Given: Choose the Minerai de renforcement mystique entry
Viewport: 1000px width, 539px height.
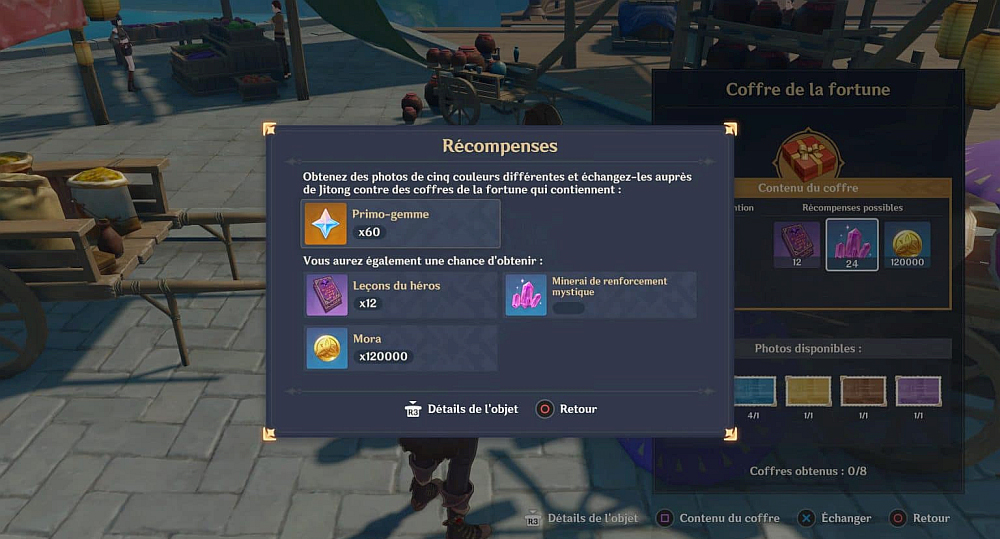Looking at the screenshot, I should tap(600, 295).
